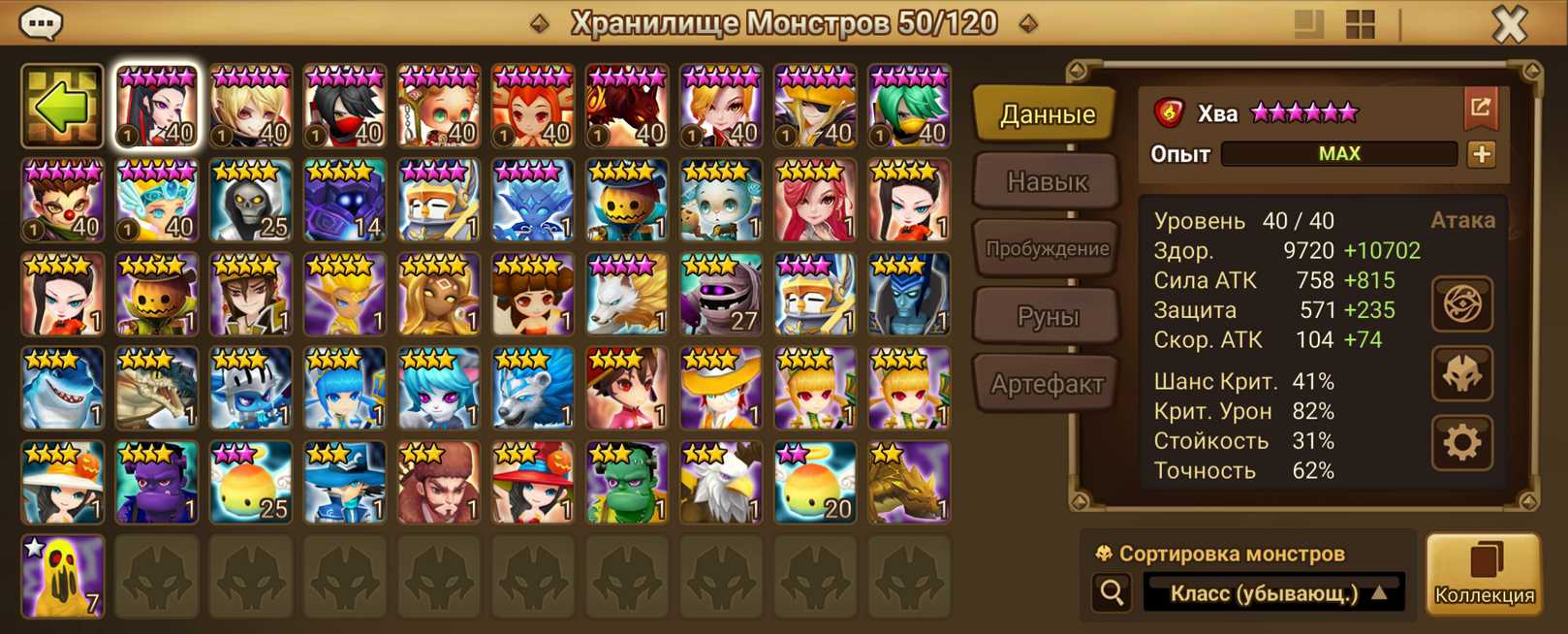Add experience with the plus button
The height and width of the screenshot is (634, 1568).
click(1481, 154)
